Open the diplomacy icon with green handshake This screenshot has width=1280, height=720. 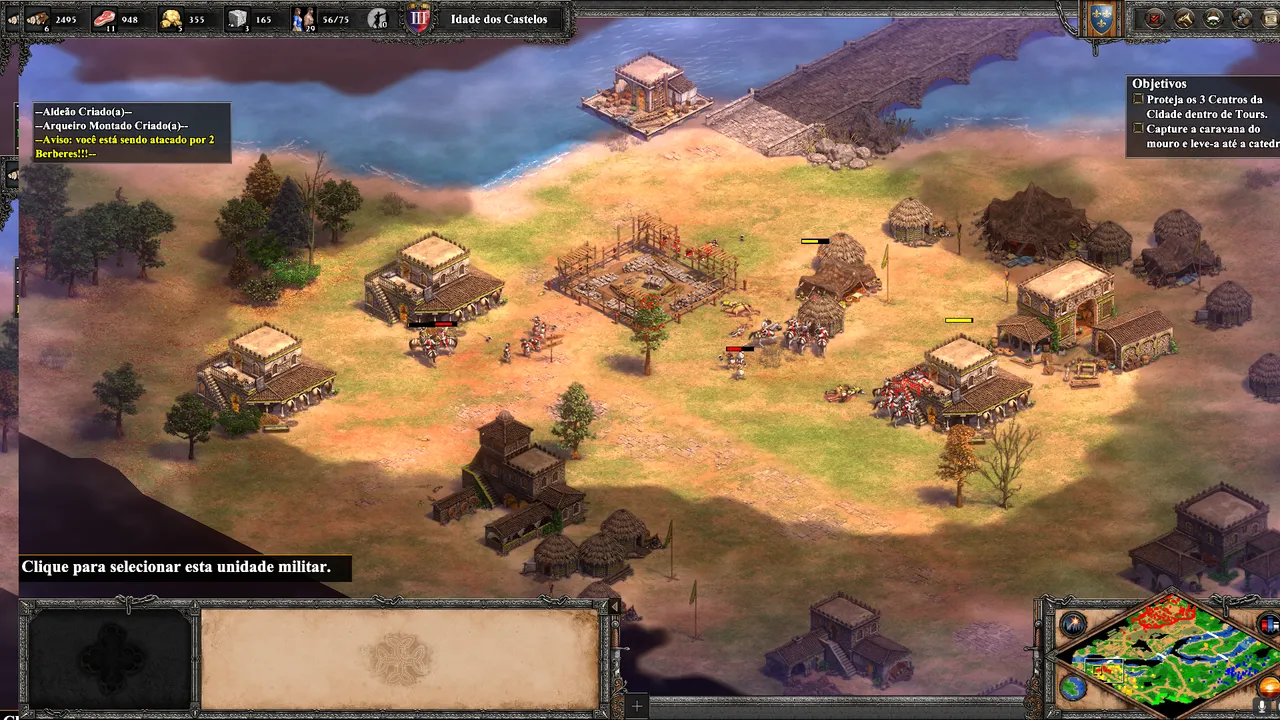[x=1214, y=18]
